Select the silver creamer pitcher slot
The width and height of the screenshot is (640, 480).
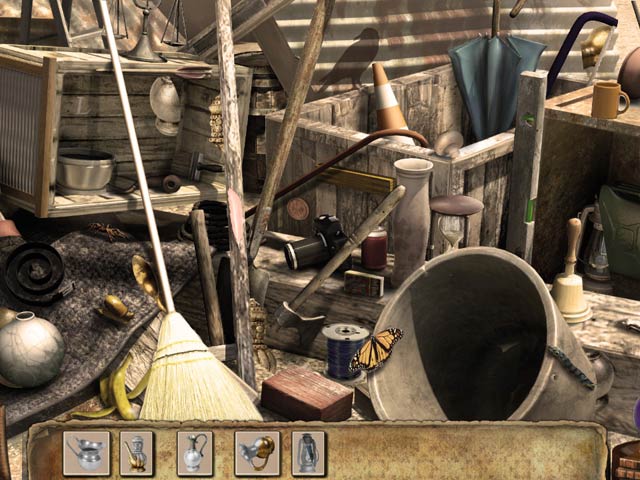[86, 452]
